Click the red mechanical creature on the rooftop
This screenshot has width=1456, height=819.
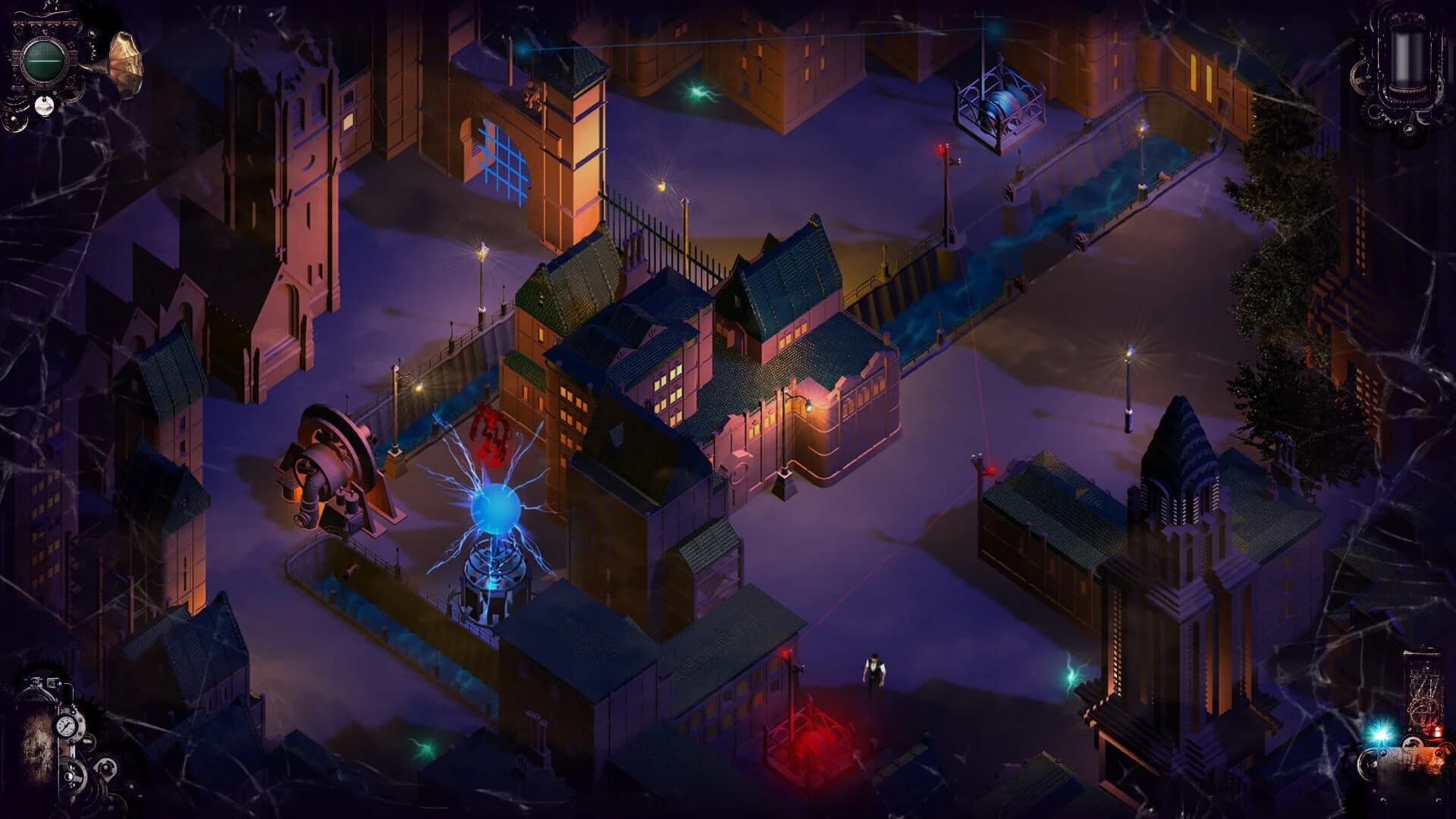click(x=489, y=425)
